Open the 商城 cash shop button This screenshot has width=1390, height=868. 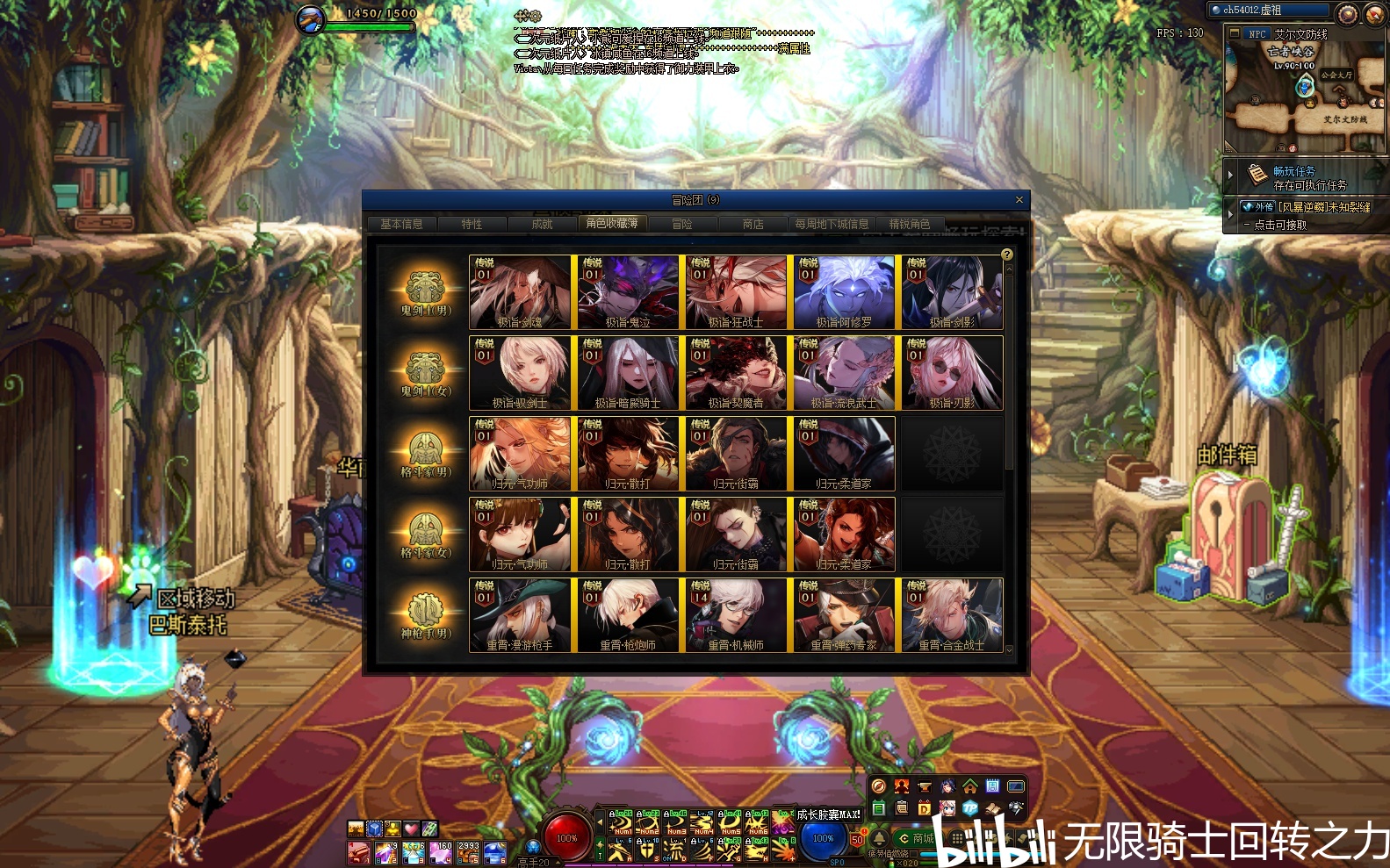click(916, 839)
